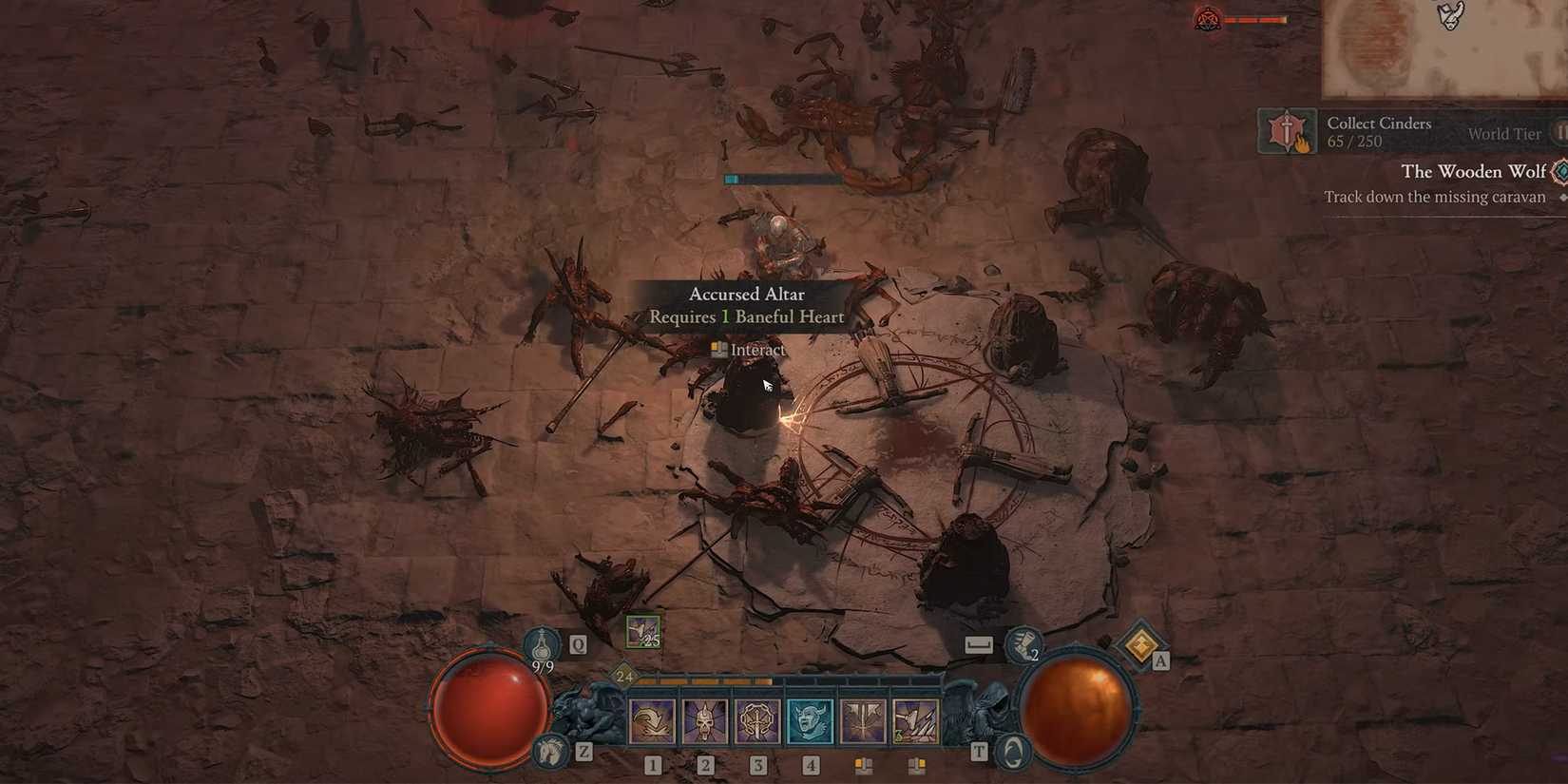Click the dual-axes basic attack skill icon
The image size is (1568, 784).
(916, 719)
